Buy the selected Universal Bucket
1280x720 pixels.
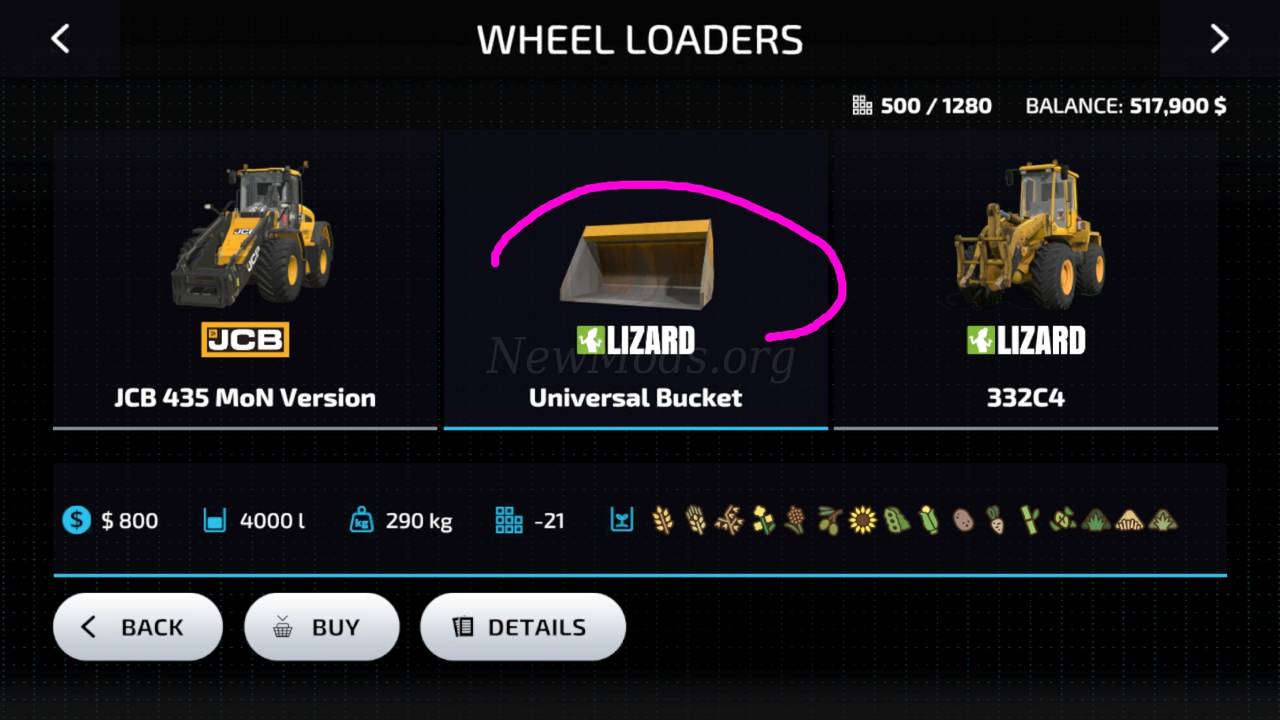point(321,627)
